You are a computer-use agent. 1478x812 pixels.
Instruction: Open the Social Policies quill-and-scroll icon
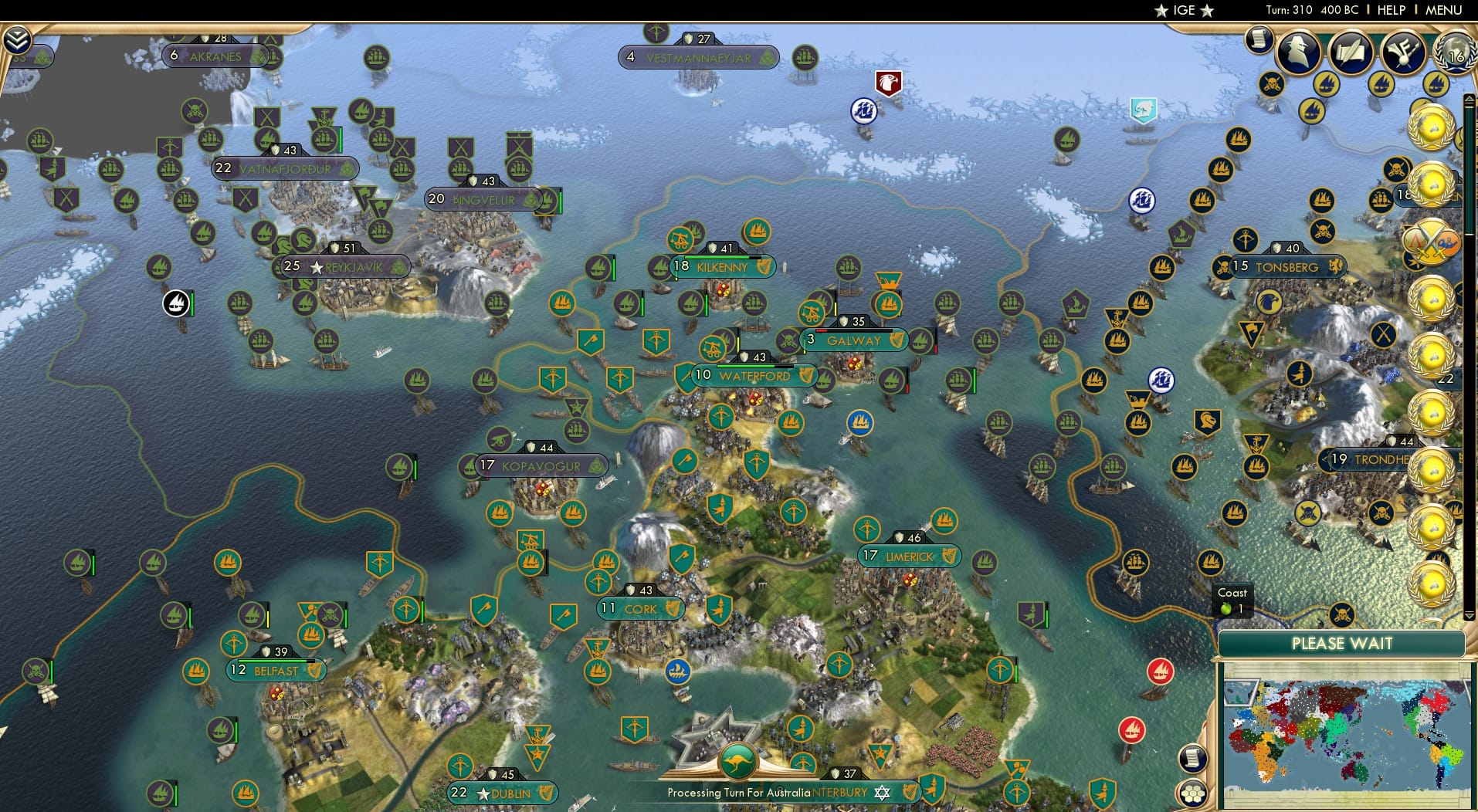[1351, 53]
